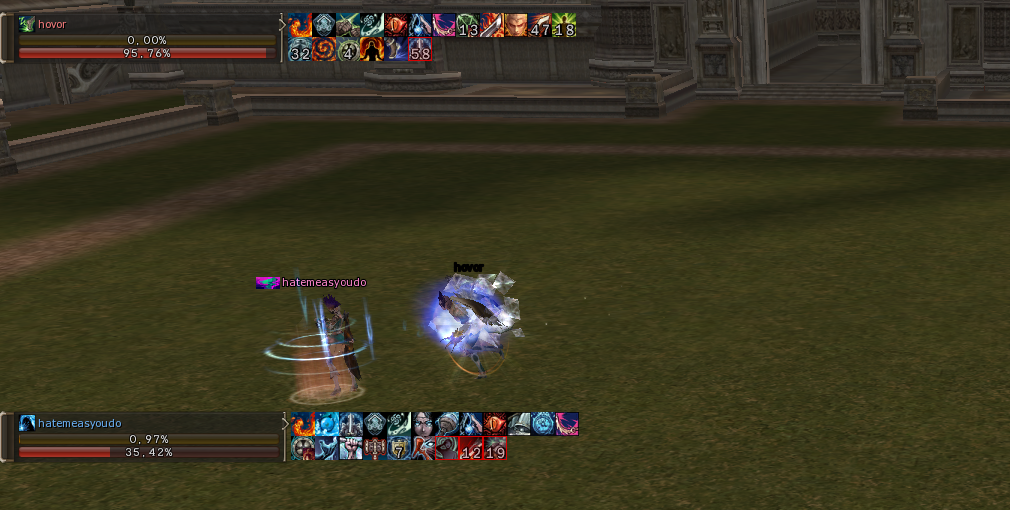Click hatemeasyoudo's debuff showing 19

pyautogui.click(x=495, y=448)
